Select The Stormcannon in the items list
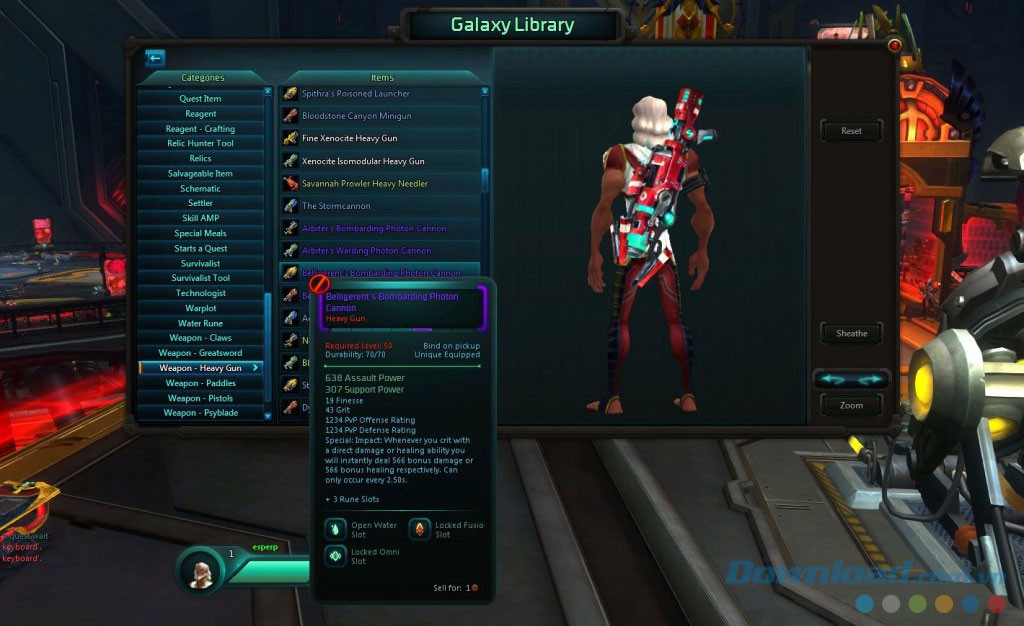This screenshot has height=626, width=1024. pos(336,206)
